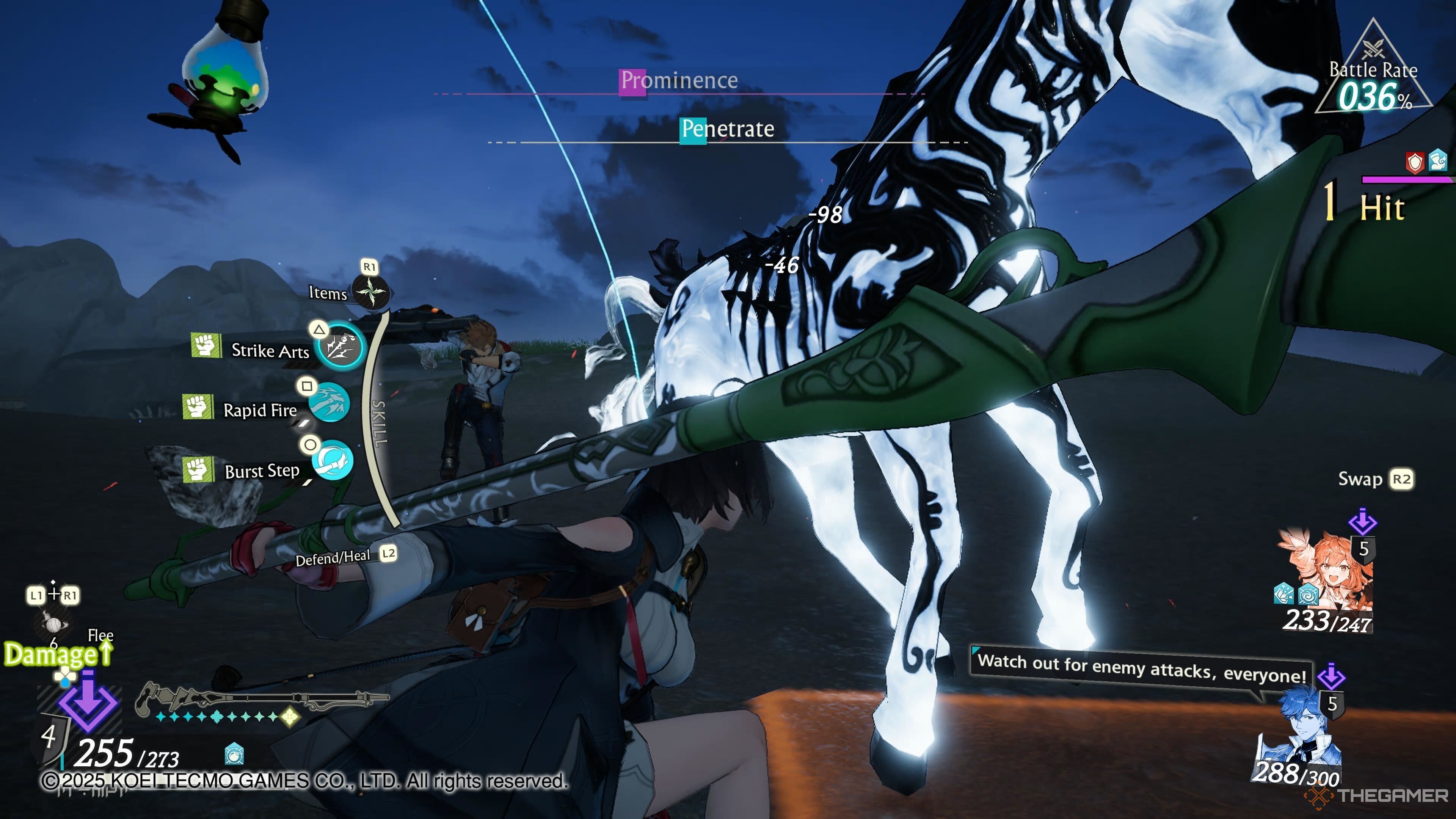
Task: Click the red shield enemy status icon
Action: pos(1415,163)
